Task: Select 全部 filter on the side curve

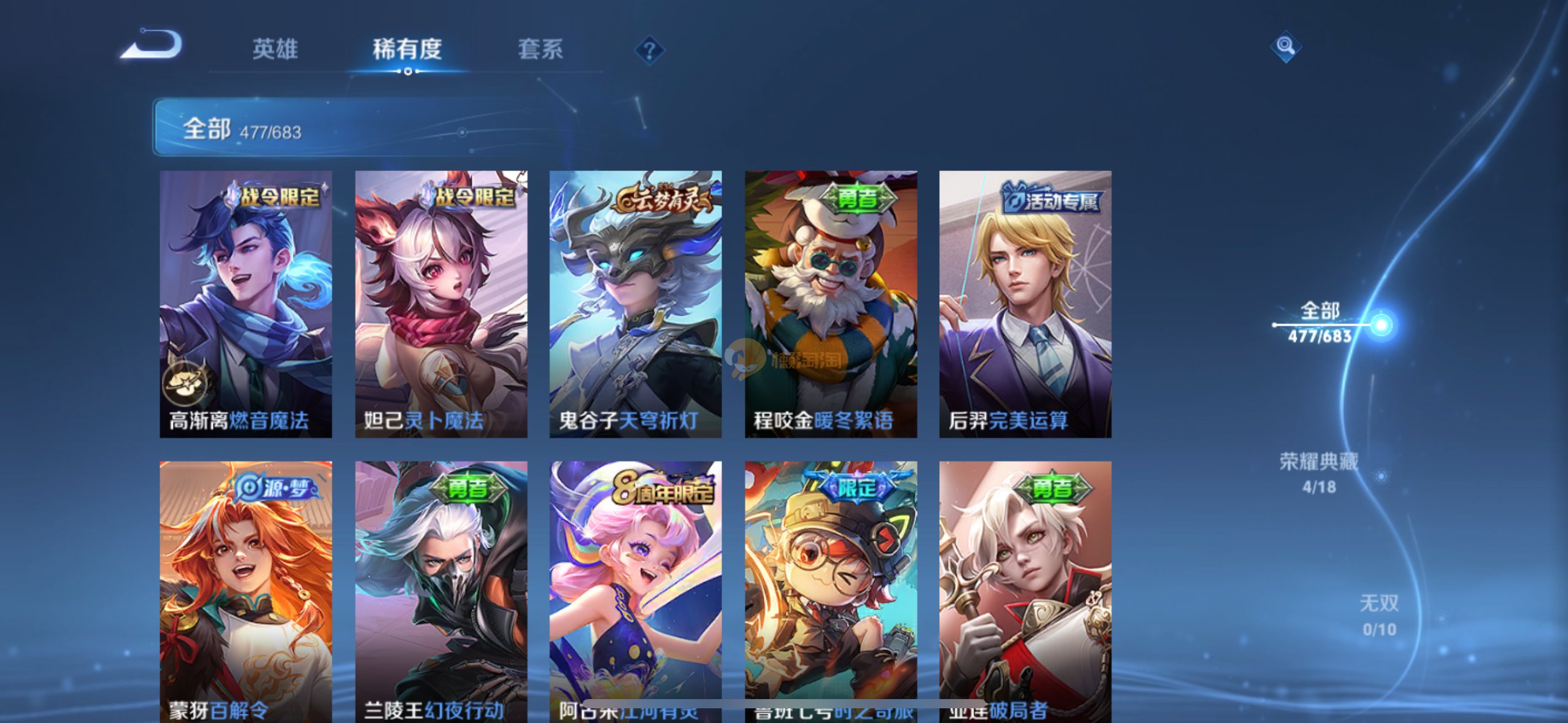Action: click(x=1320, y=323)
